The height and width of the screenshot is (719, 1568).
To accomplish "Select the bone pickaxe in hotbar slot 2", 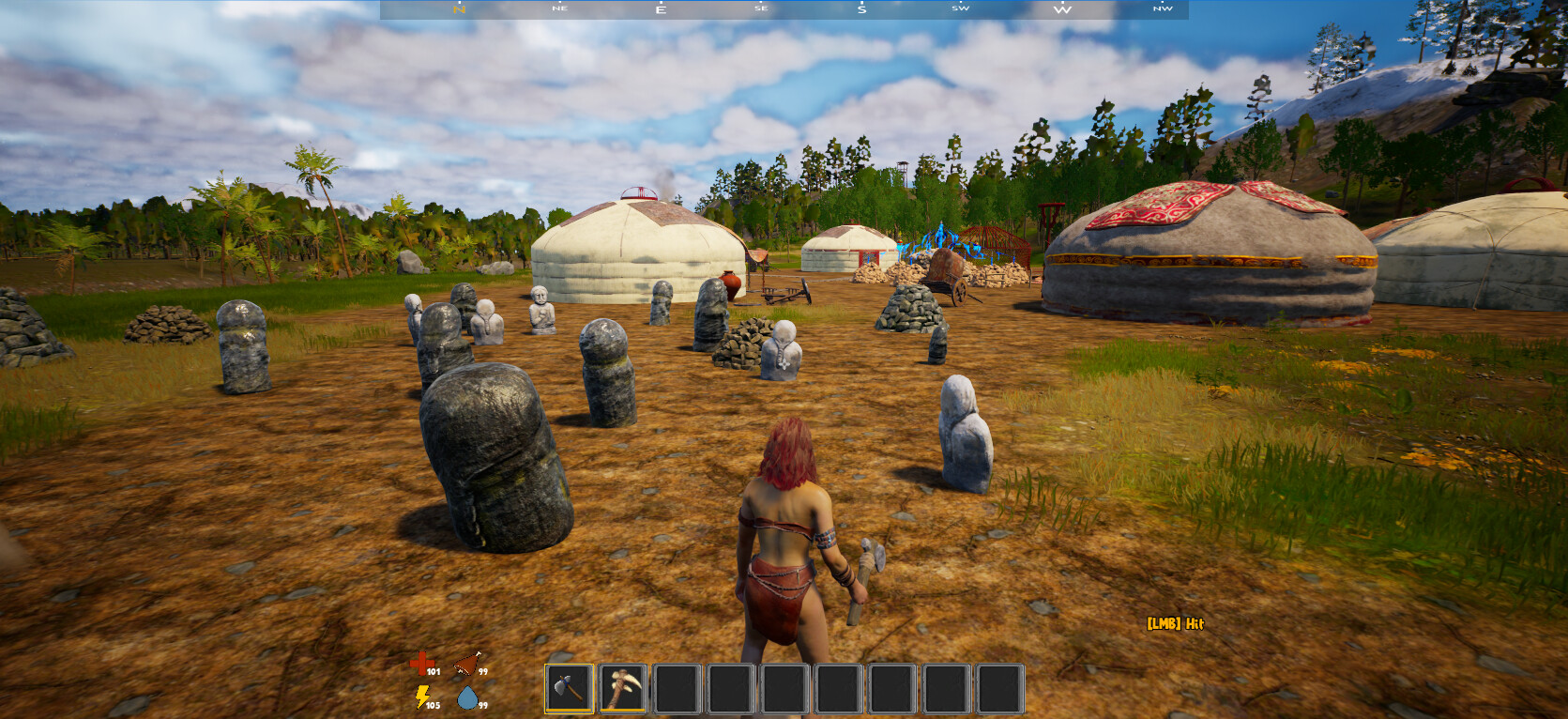I will click(x=624, y=687).
